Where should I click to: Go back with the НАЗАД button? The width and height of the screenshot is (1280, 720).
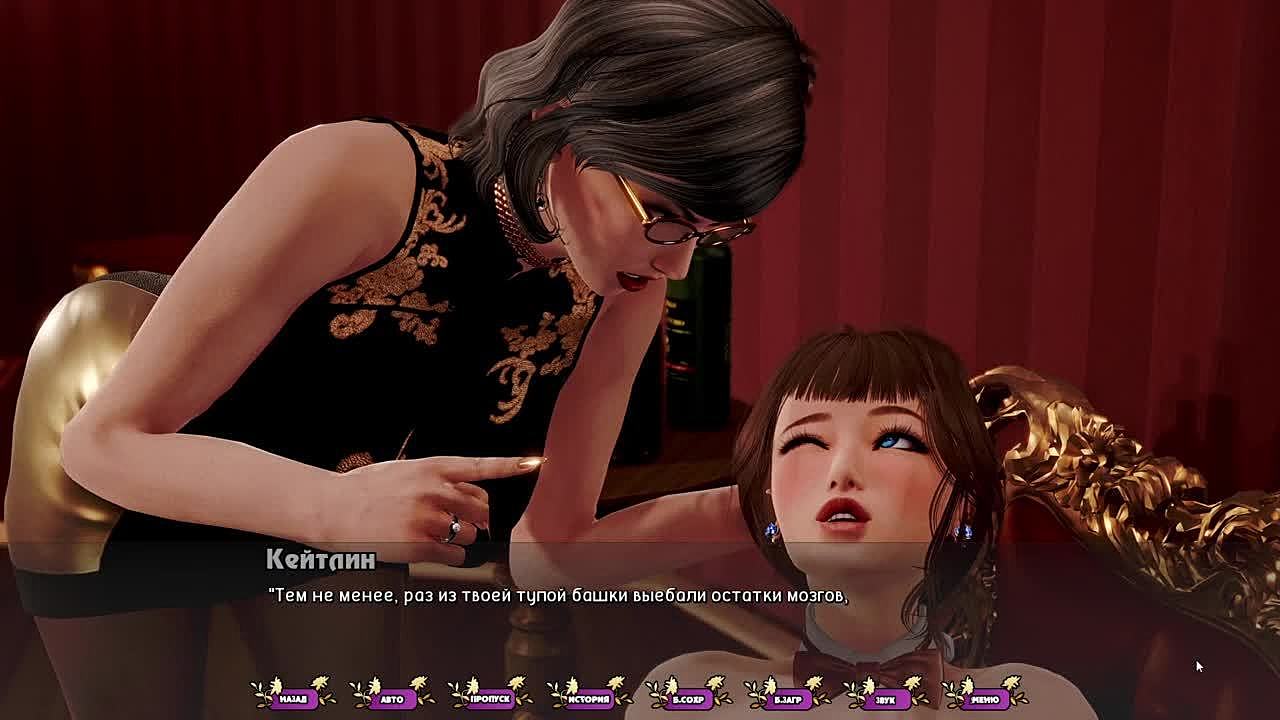(x=293, y=699)
